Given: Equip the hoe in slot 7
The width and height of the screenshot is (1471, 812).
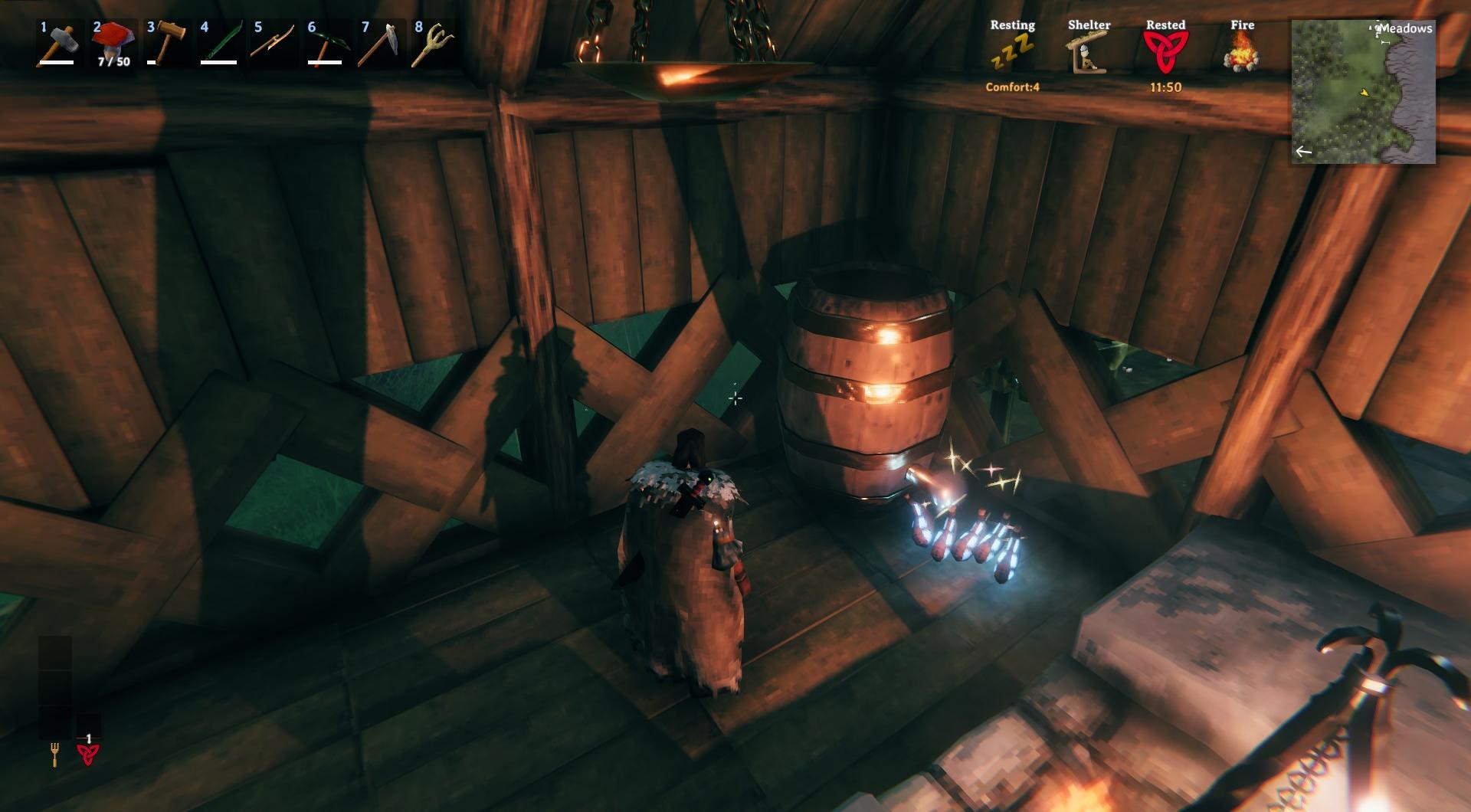Looking at the screenshot, I should click(379, 44).
